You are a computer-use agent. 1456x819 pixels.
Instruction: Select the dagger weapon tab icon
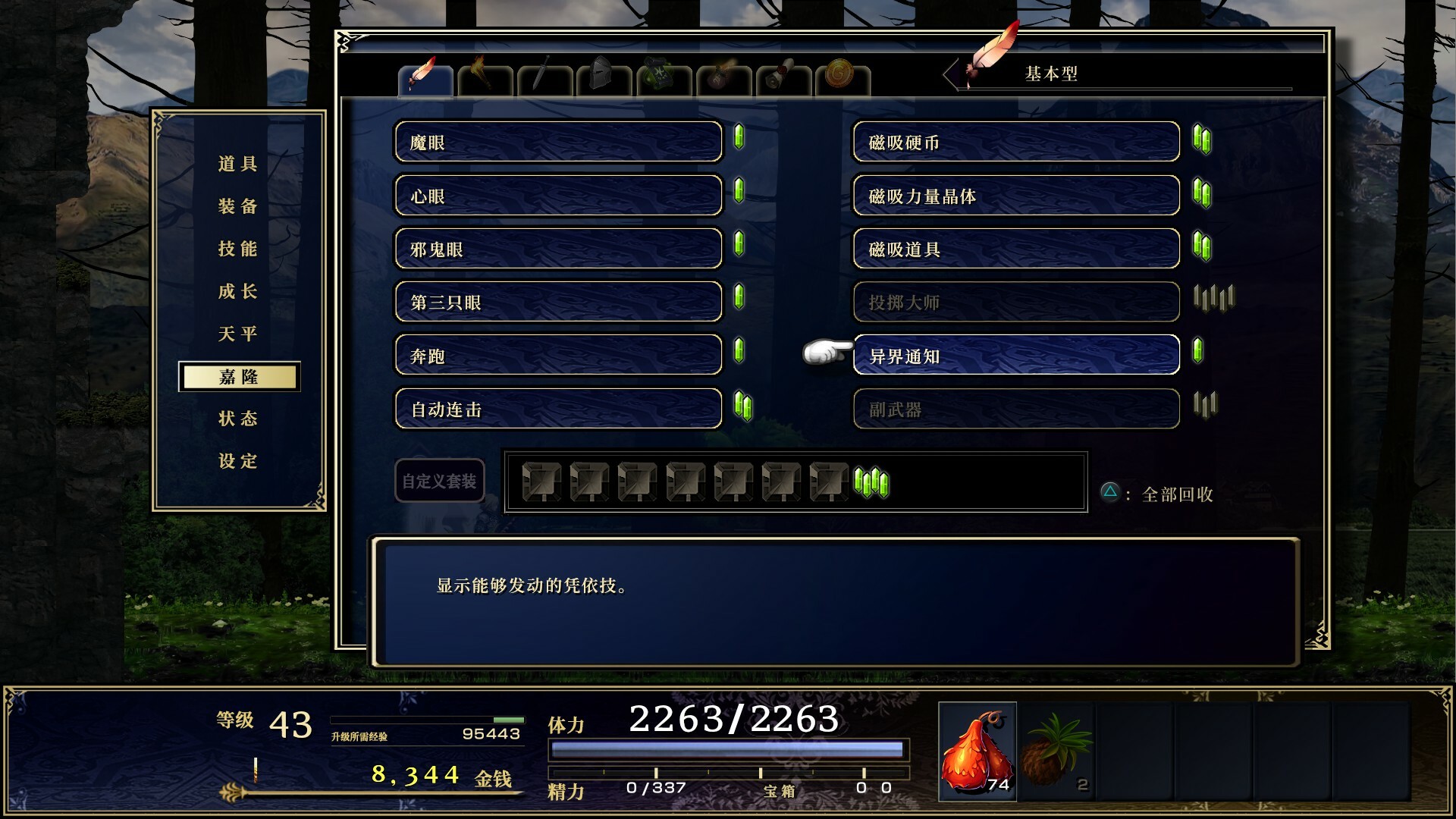point(541,76)
